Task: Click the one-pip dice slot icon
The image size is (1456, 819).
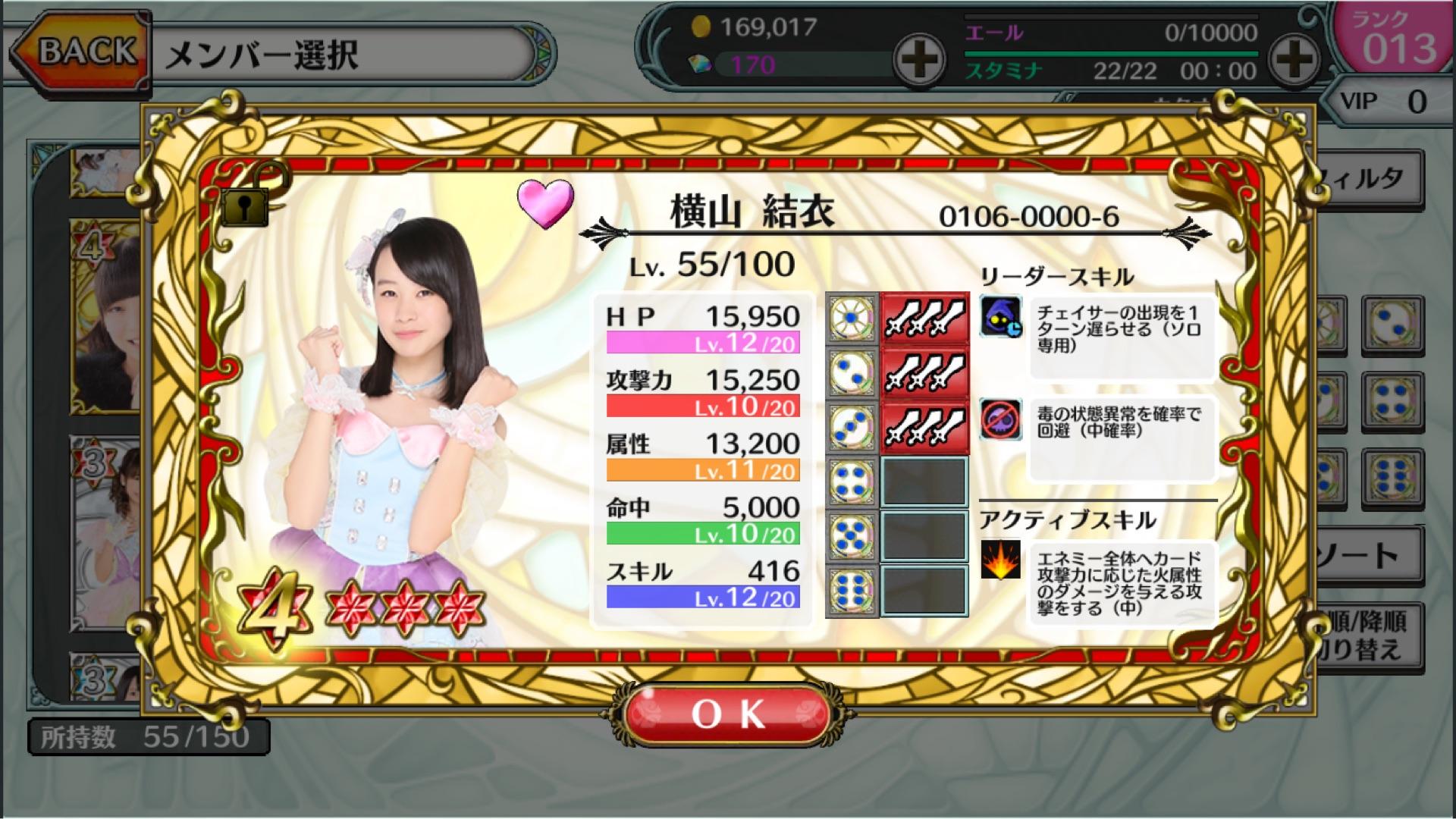Action: click(852, 318)
